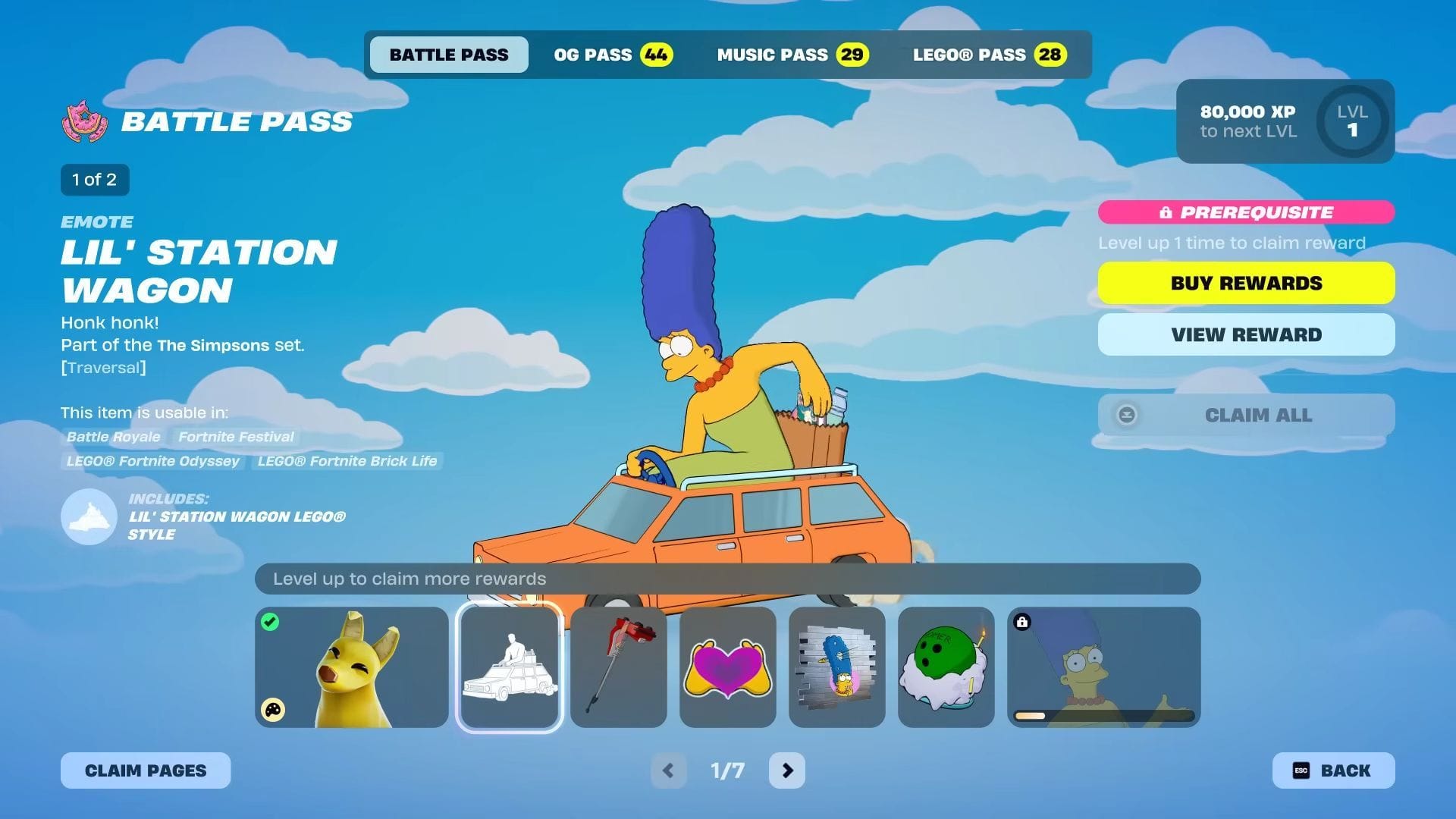Click the palette icon on the llama reward
Image resolution: width=1456 pixels, height=819 pixels.
[x=273, y=711]
